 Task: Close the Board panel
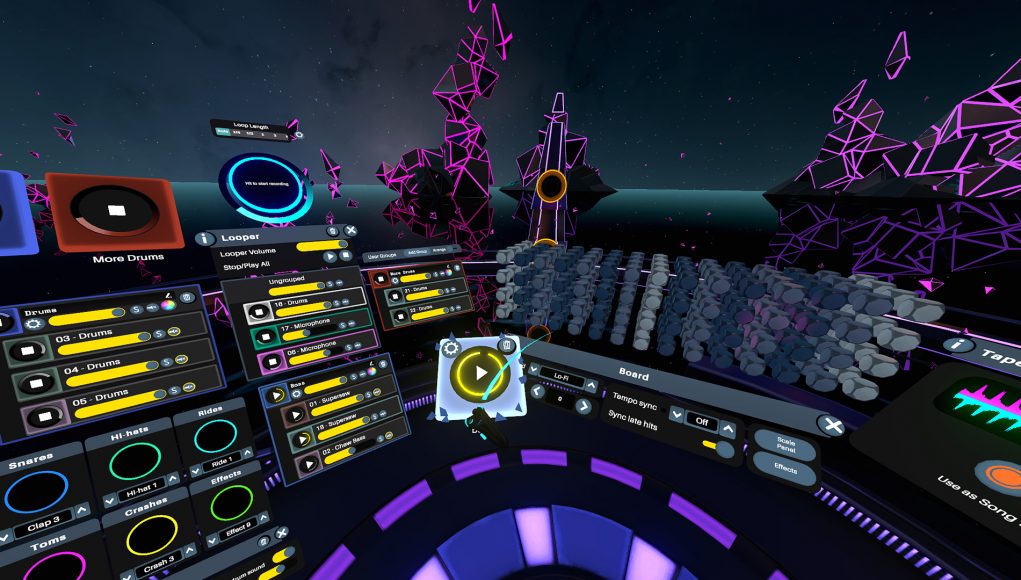(x=831, y=426)
